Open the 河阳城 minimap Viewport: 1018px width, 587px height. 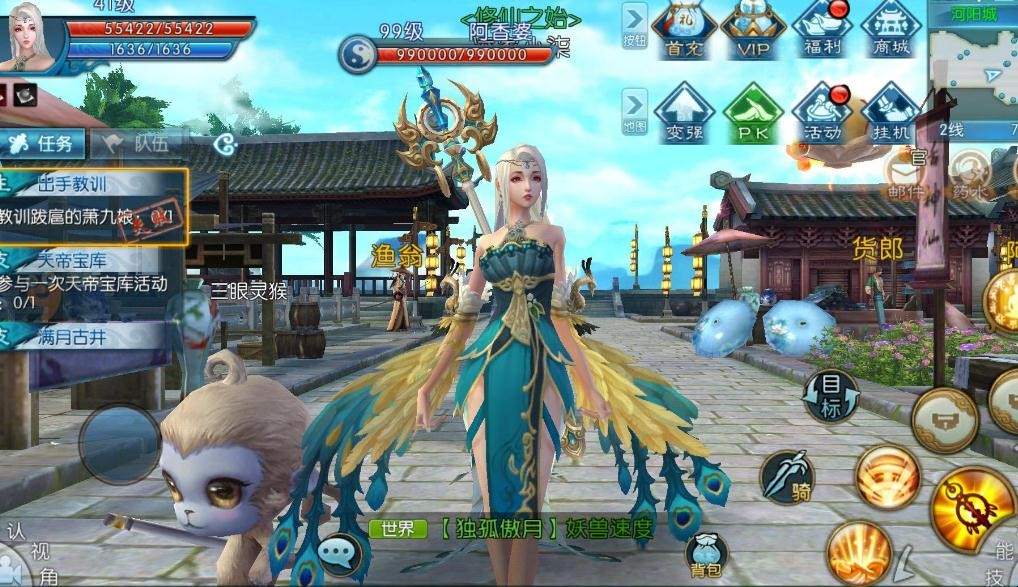tap(972, 60)
